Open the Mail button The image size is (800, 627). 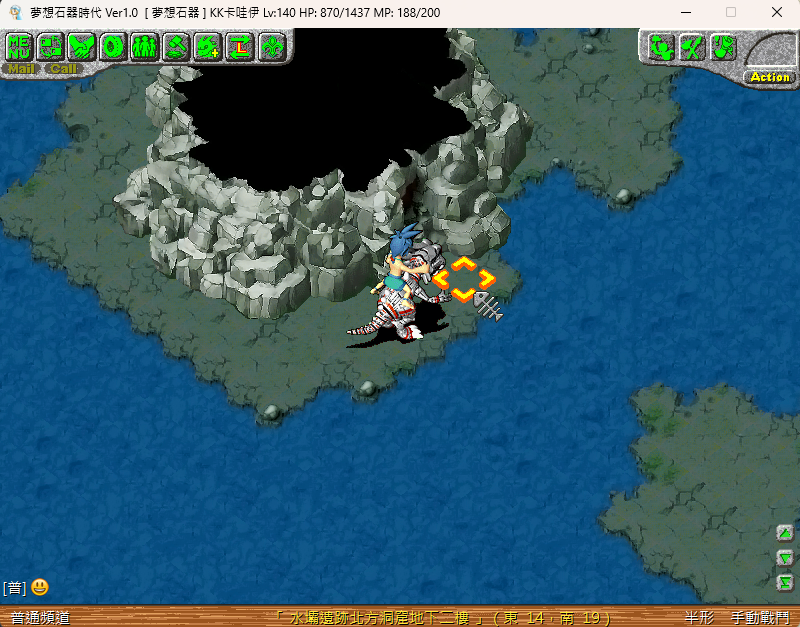click(21, 69)
